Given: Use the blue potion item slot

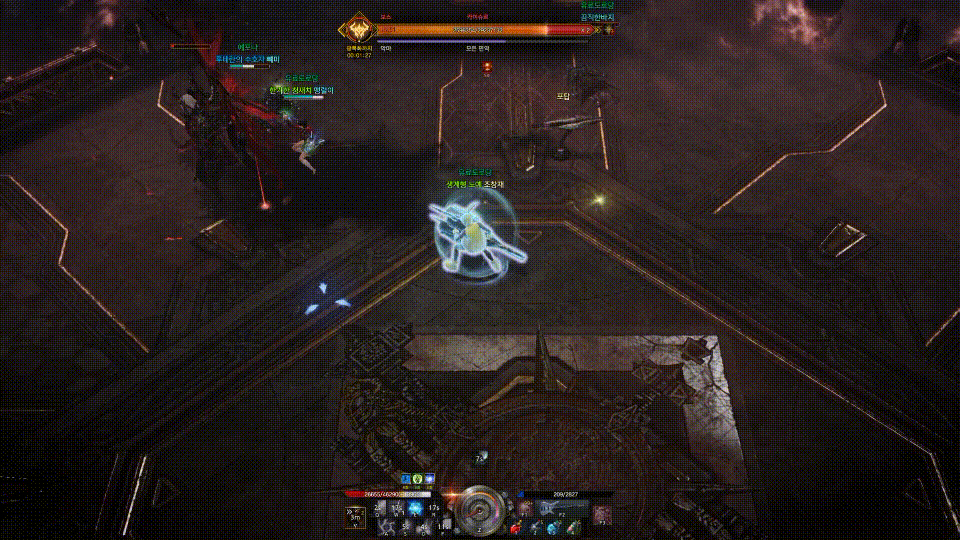Looking at the screenshot, I should pyautogui.click(x=553, y=527).
